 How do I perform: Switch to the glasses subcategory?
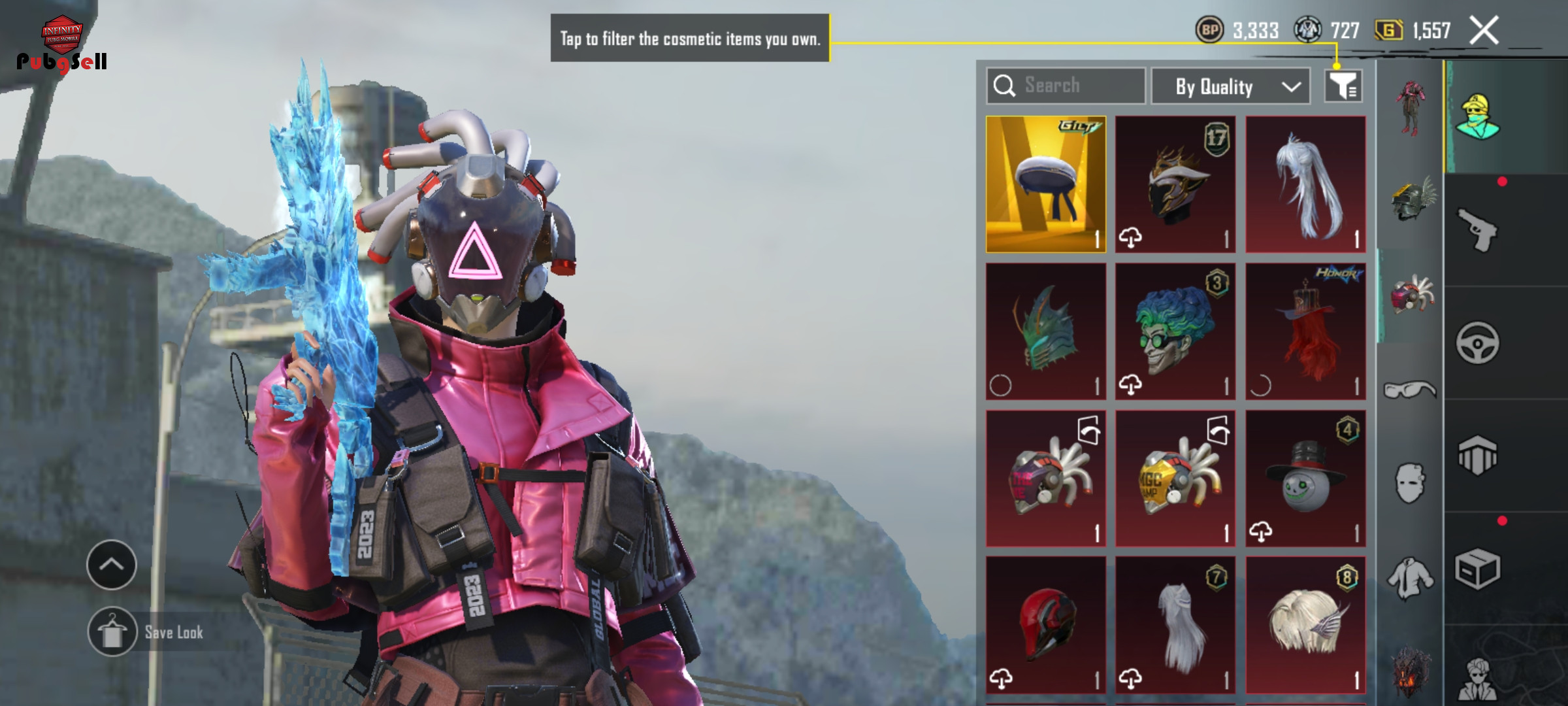click(1410, 390)
